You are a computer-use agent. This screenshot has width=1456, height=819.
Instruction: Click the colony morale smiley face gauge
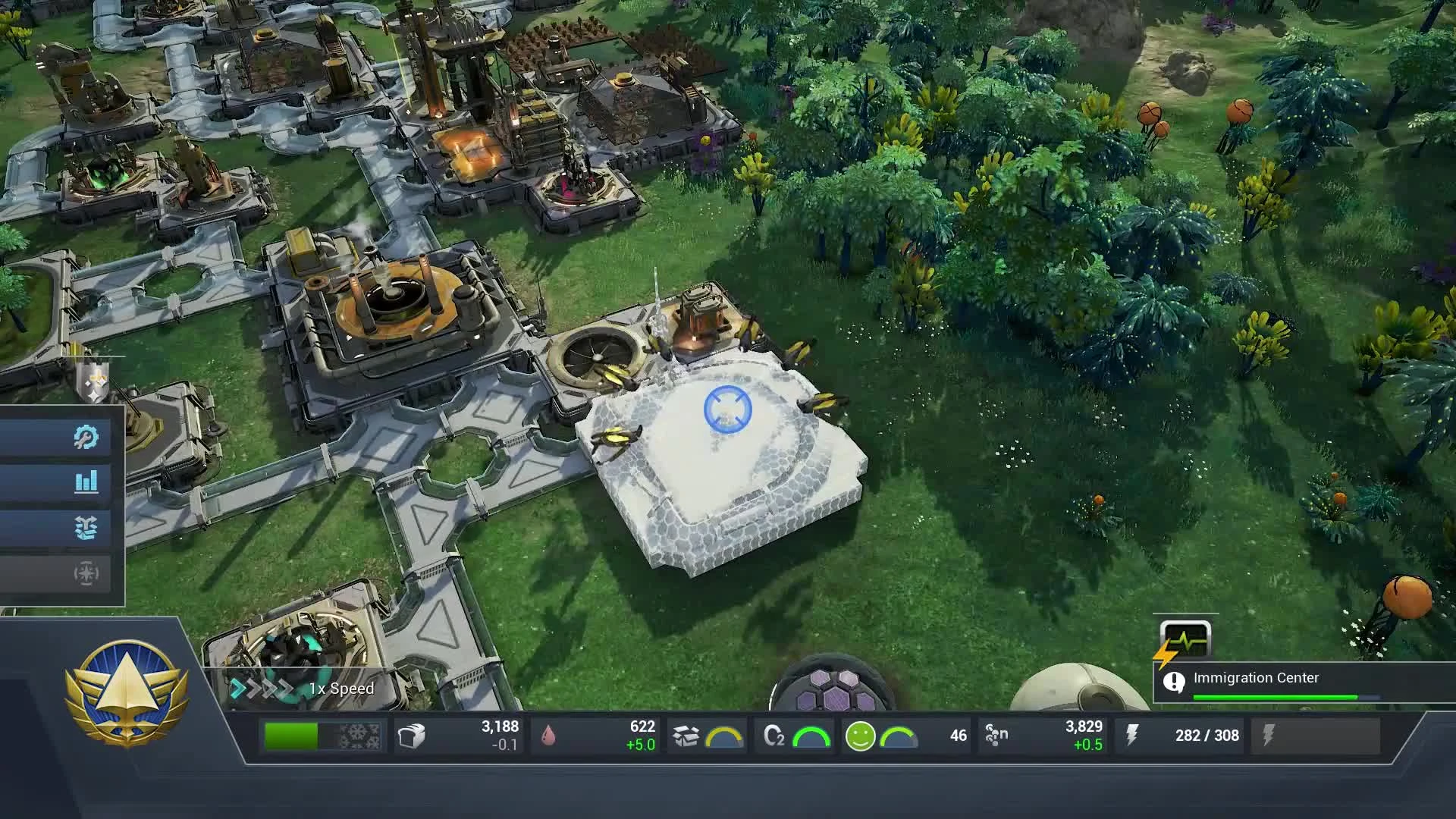tap(861, 734)
